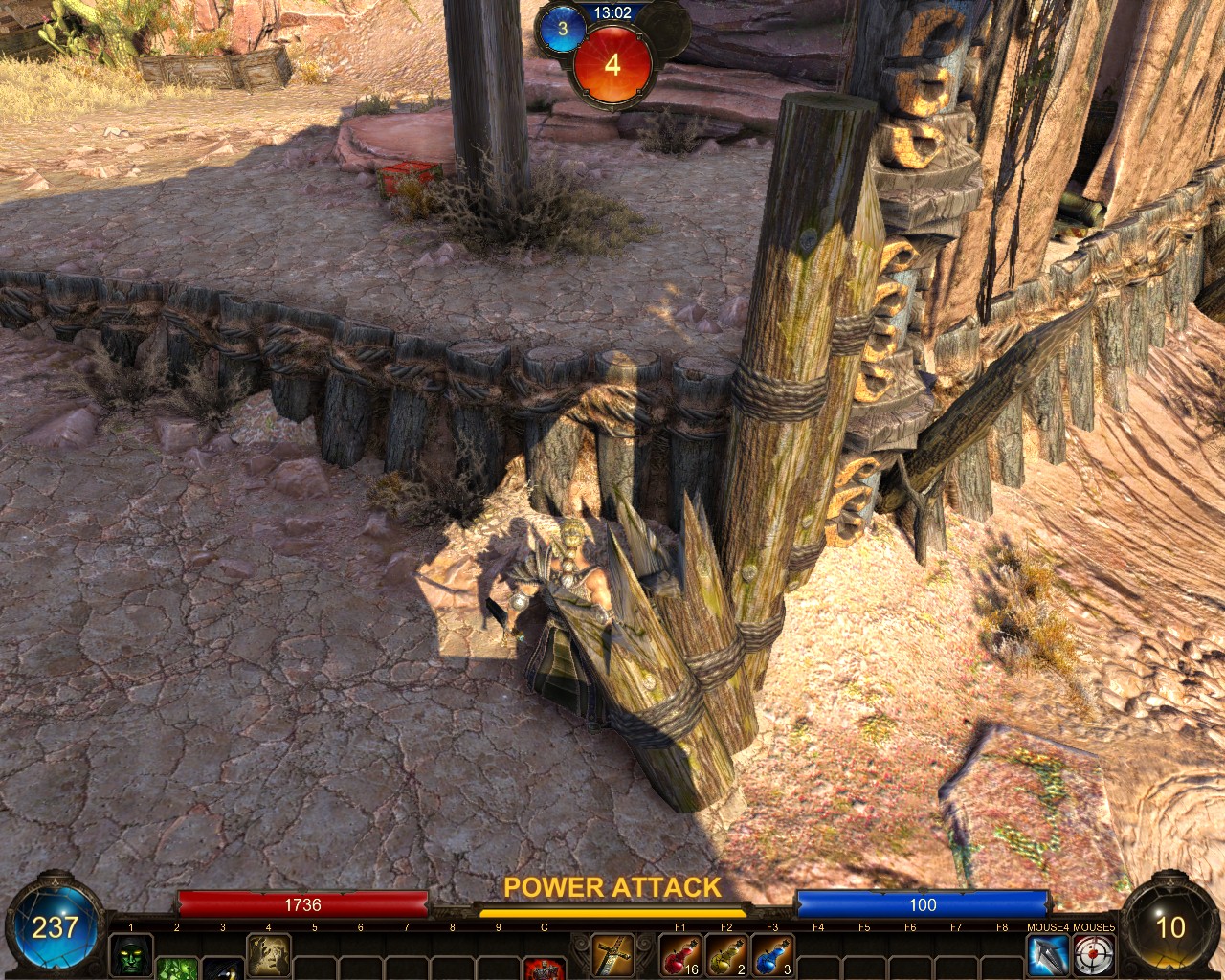Drink the blue mana potion
The height and width of the screenshot is (980, 1225).
[x=772, y=955]
